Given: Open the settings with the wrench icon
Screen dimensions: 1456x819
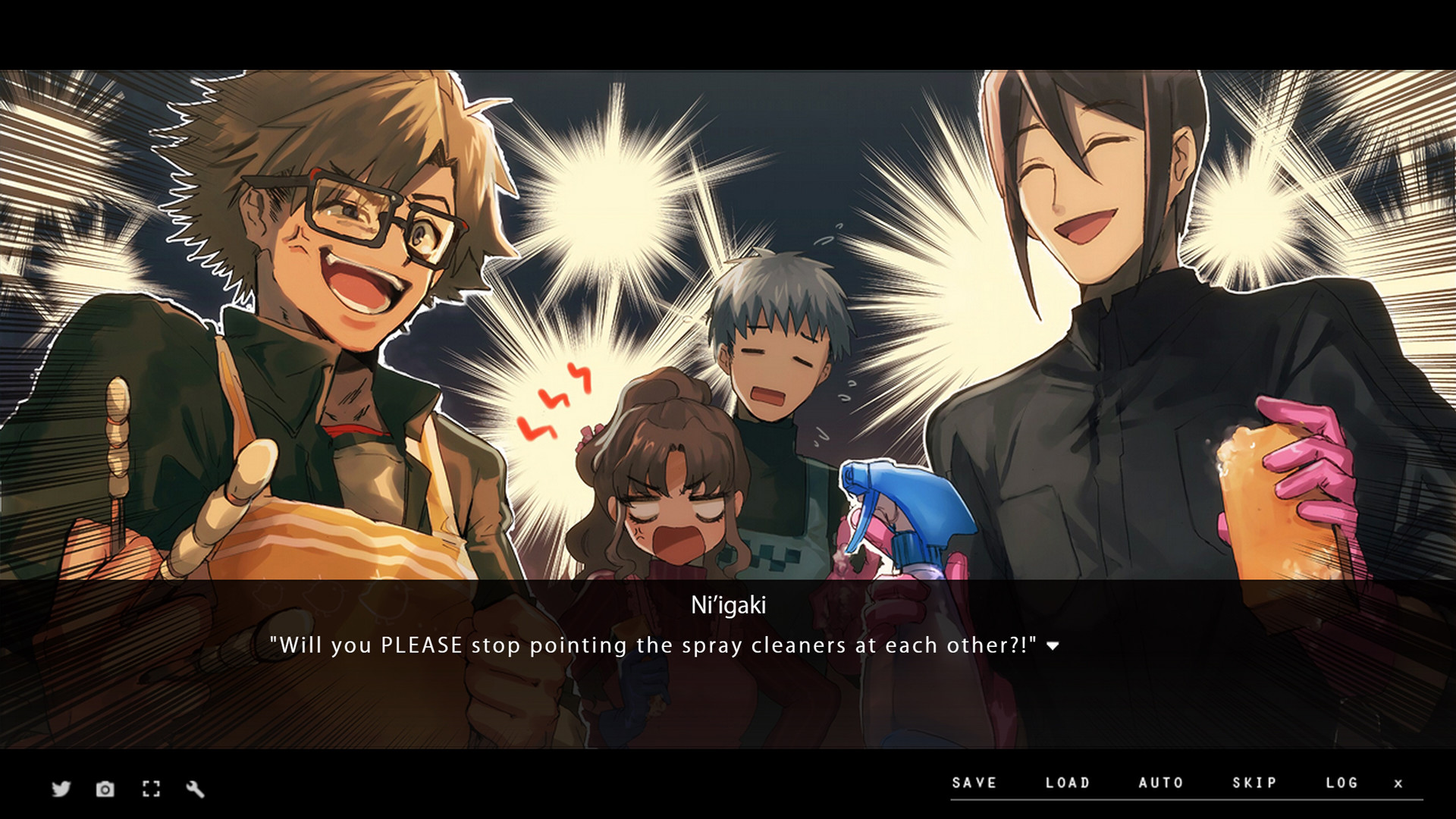Looking at the screenshot, I should (x=196, y=789).
